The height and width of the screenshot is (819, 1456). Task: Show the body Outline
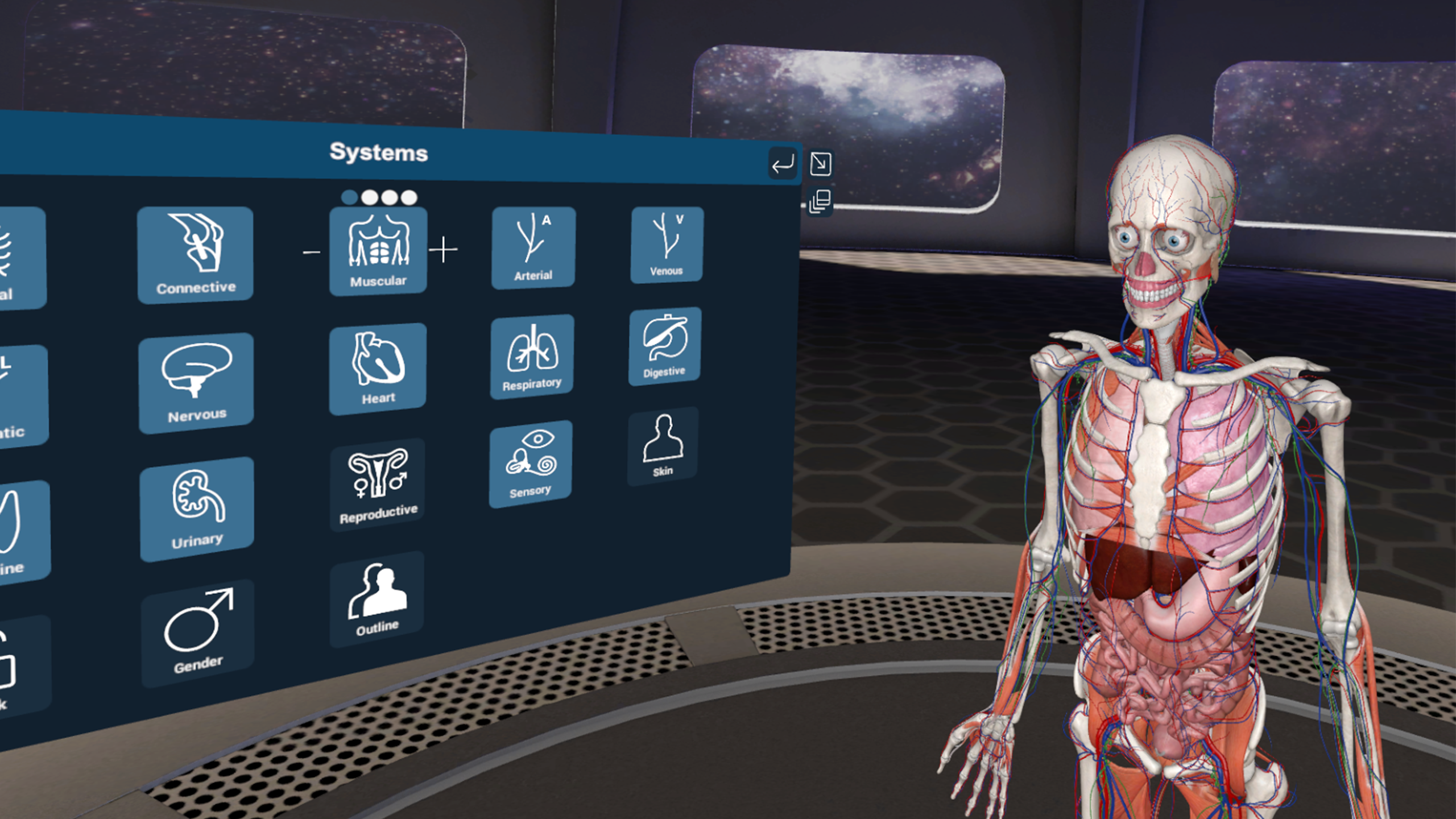(x=377, y=599)
